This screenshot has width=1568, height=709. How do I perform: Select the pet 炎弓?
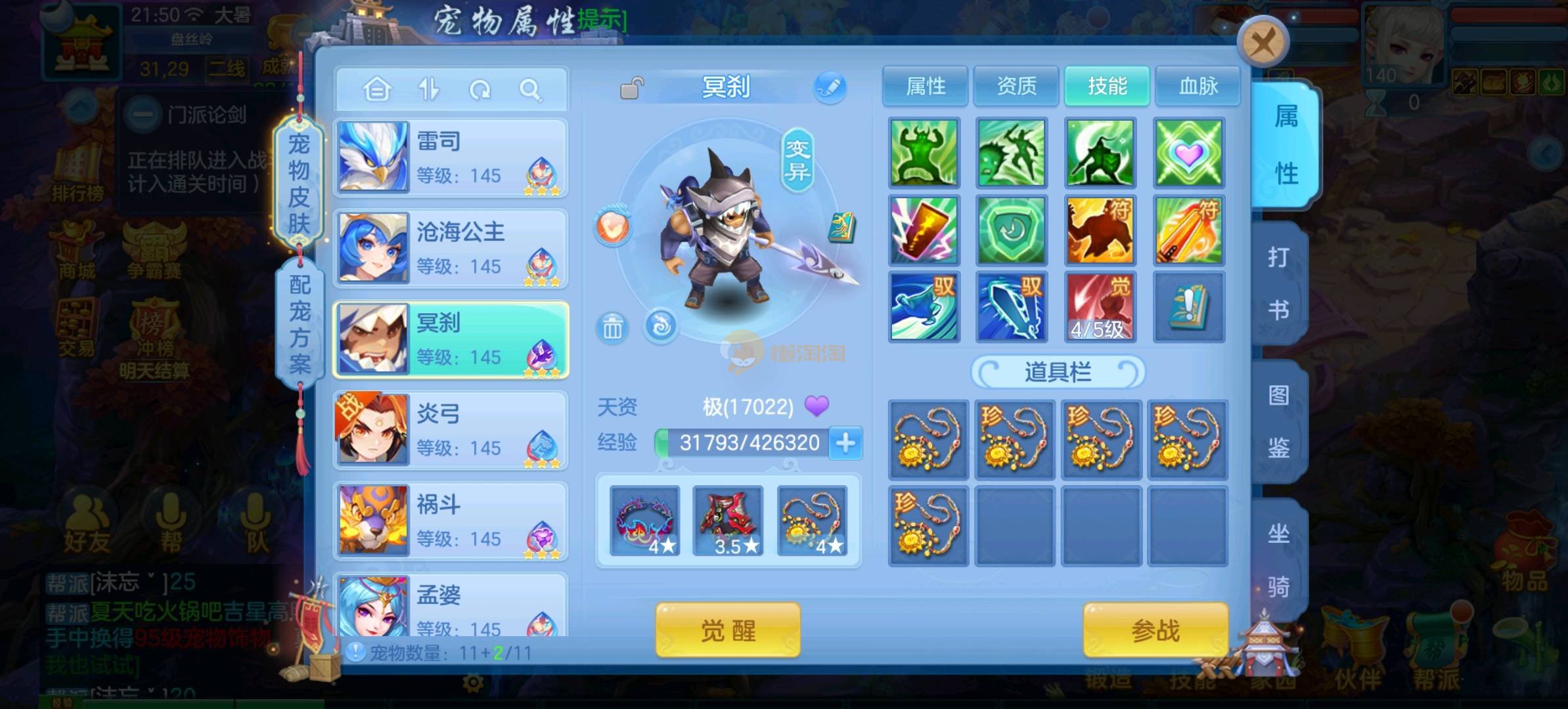(451, 431)
